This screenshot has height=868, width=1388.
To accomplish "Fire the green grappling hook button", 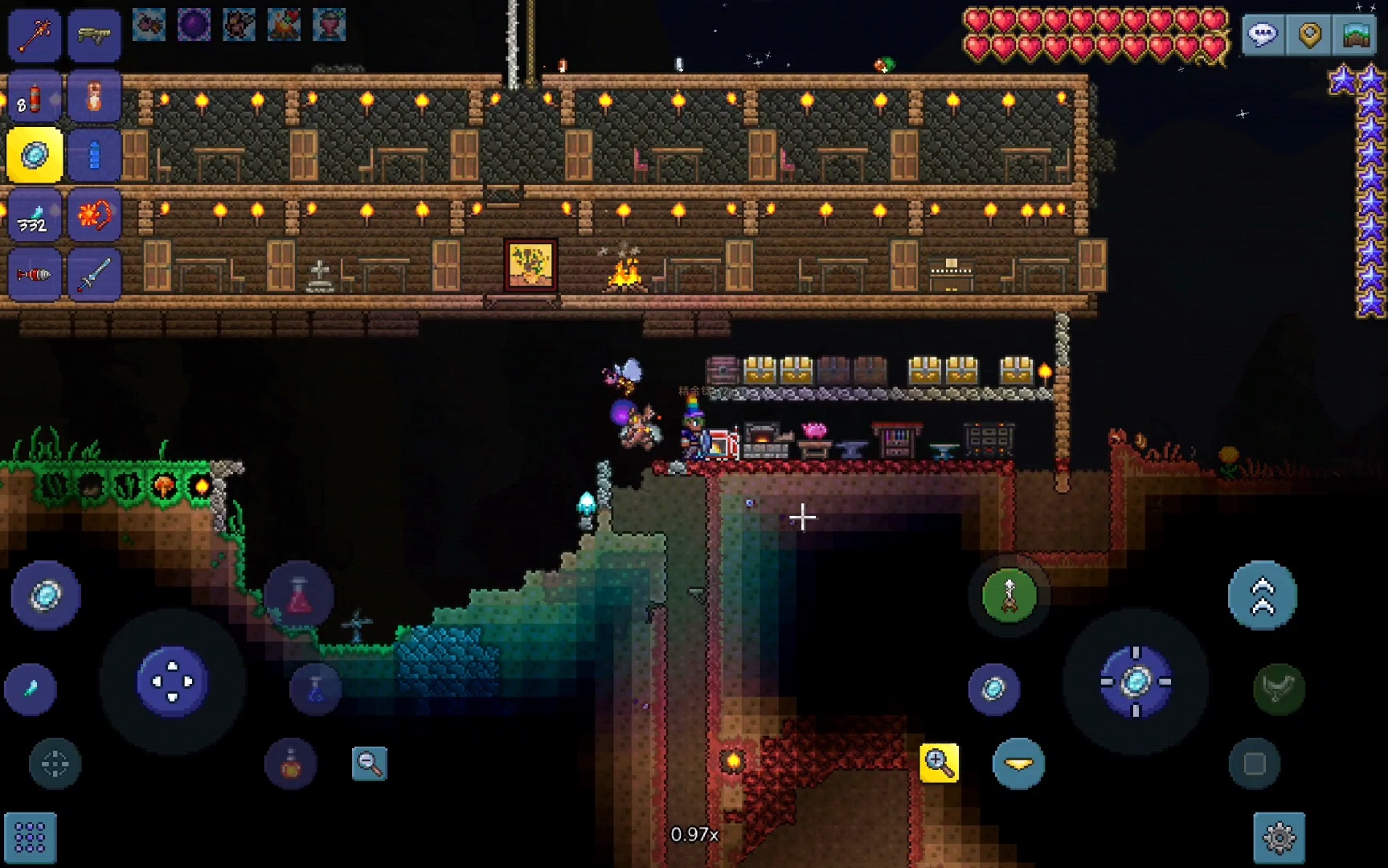I will (1009, 596).
